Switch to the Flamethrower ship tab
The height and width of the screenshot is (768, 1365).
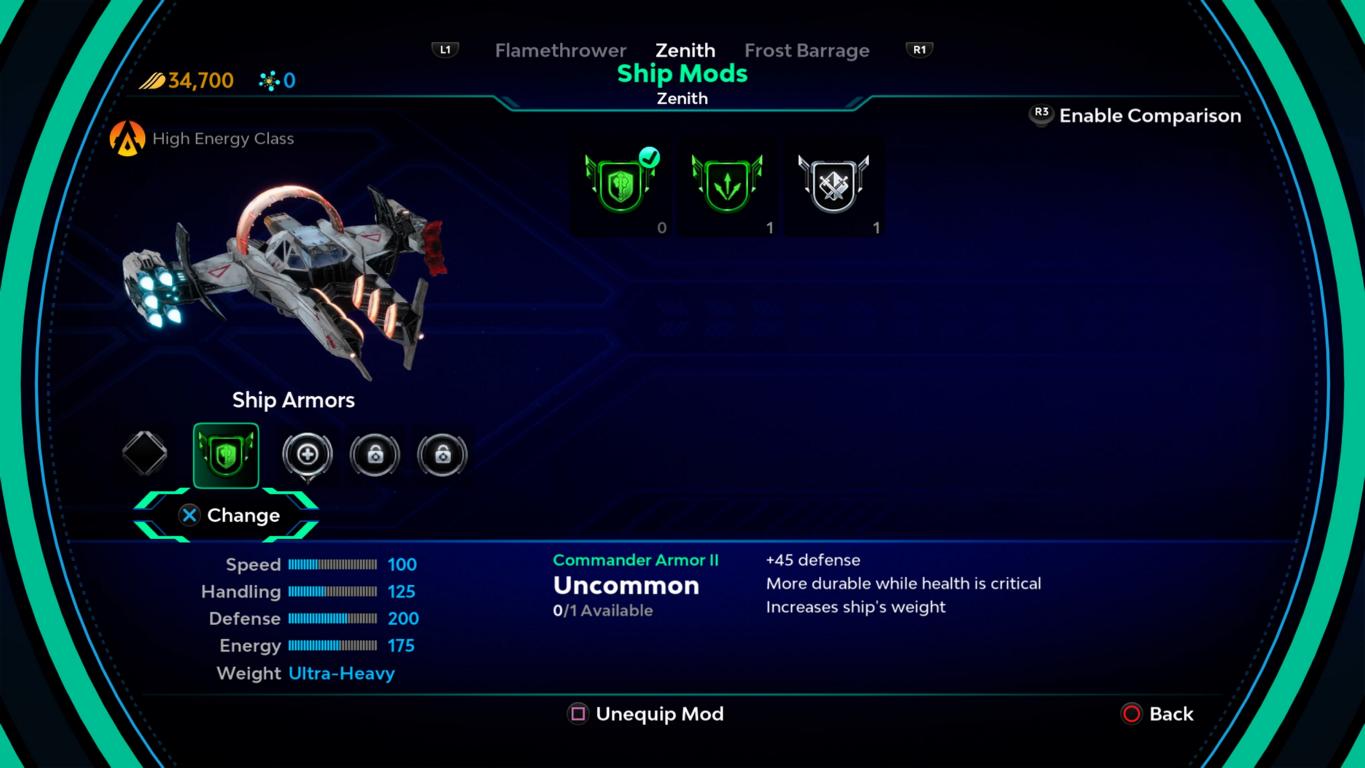[x=560, y=50]
